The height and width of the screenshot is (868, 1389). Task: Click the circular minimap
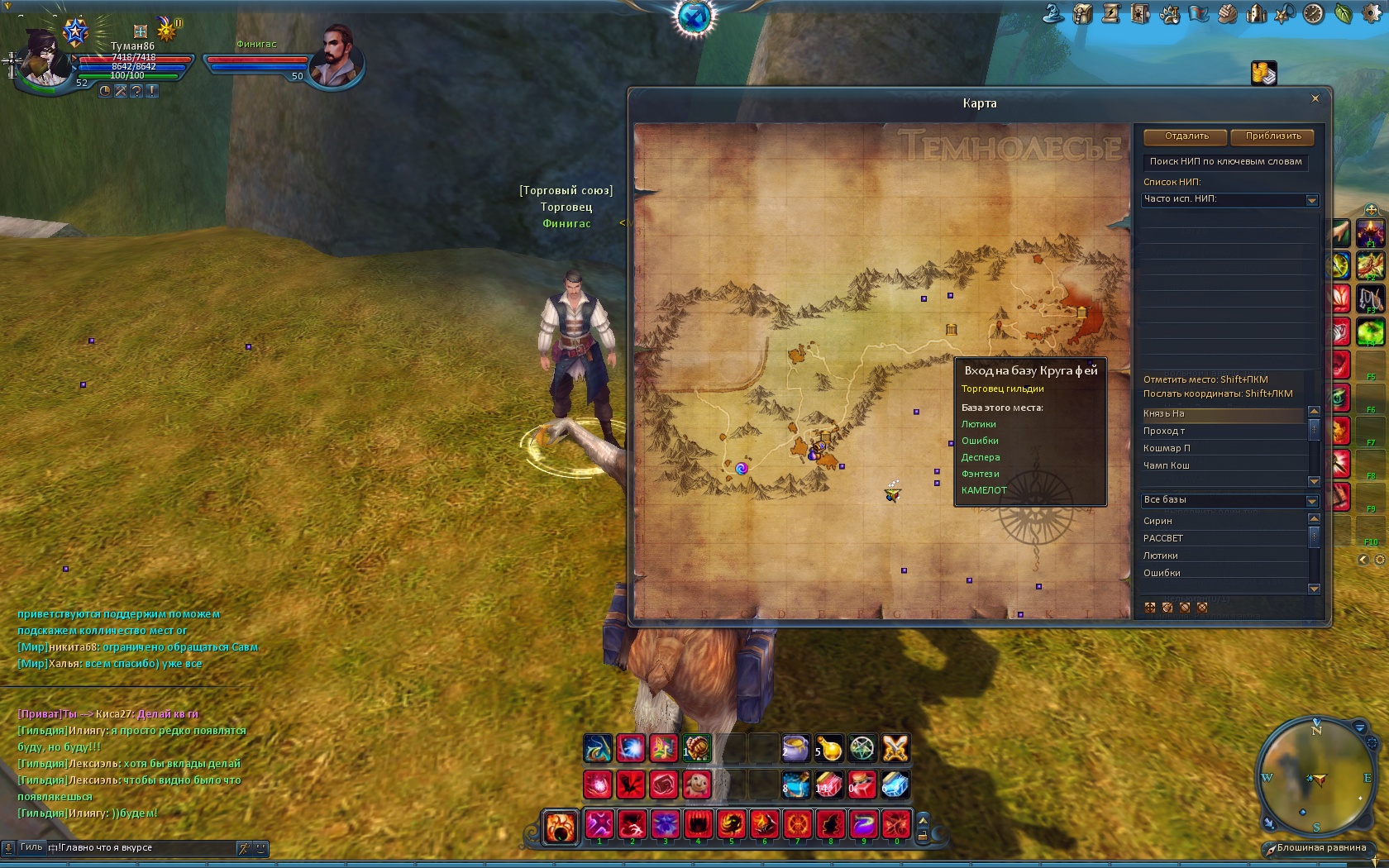[x=1315, y=777]
